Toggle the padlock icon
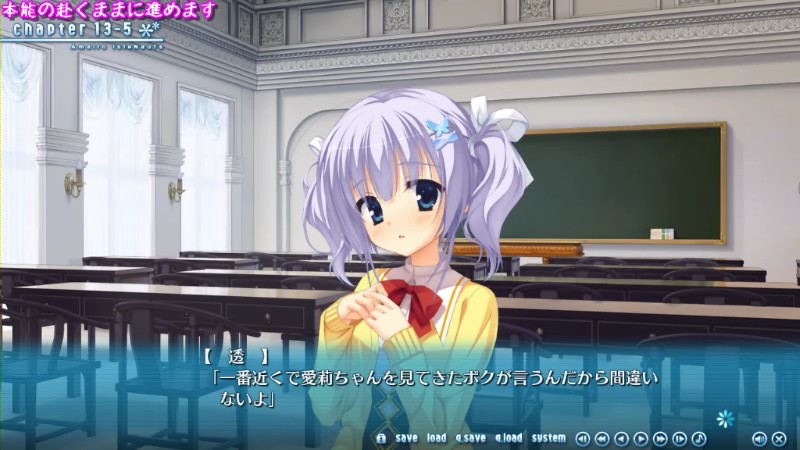Image resolution: width=800 pixels, height=450 pixels. pos(381,438)
